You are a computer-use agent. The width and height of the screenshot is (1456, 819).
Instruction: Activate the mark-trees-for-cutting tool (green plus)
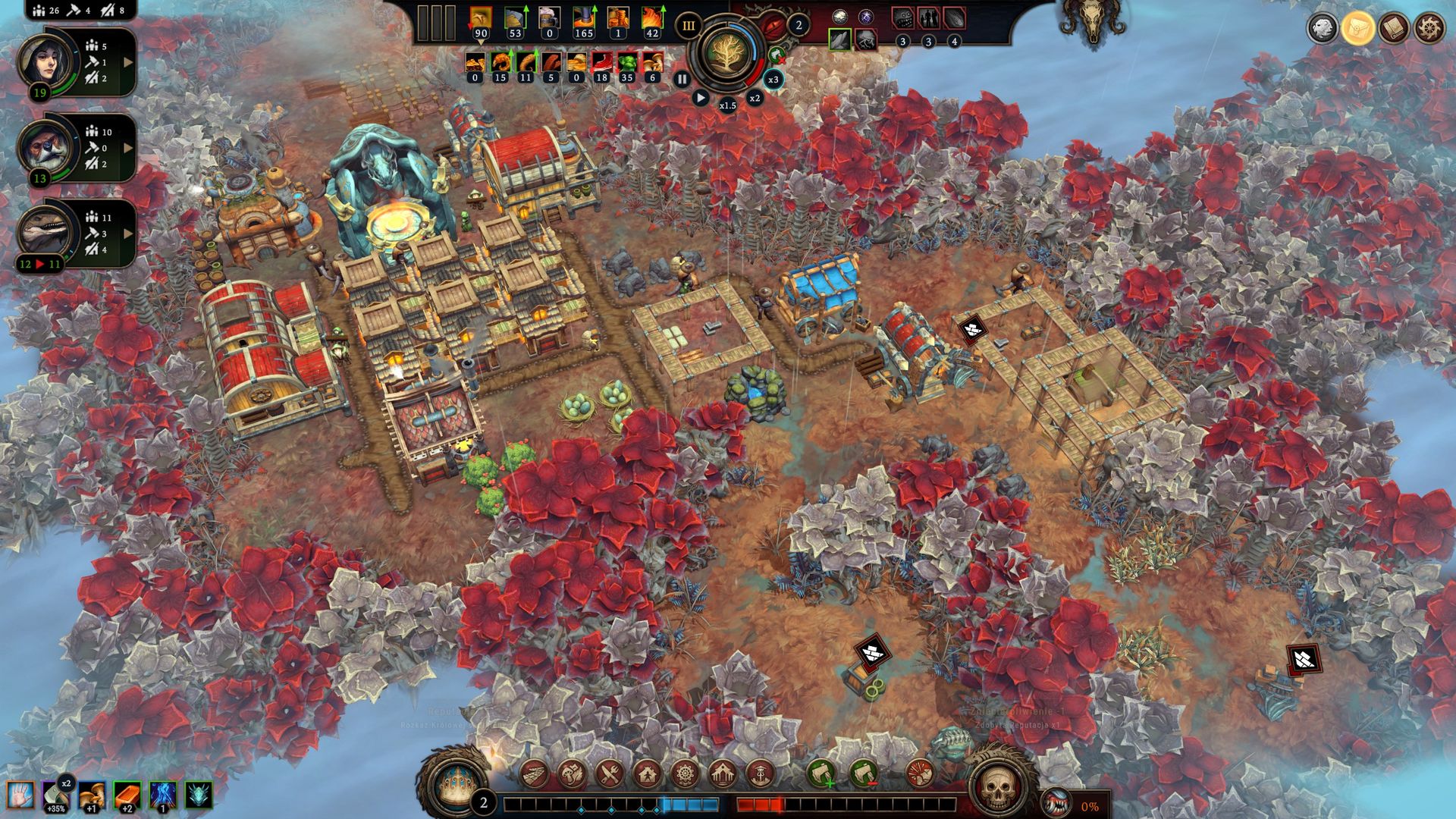(x=821, y=774)
